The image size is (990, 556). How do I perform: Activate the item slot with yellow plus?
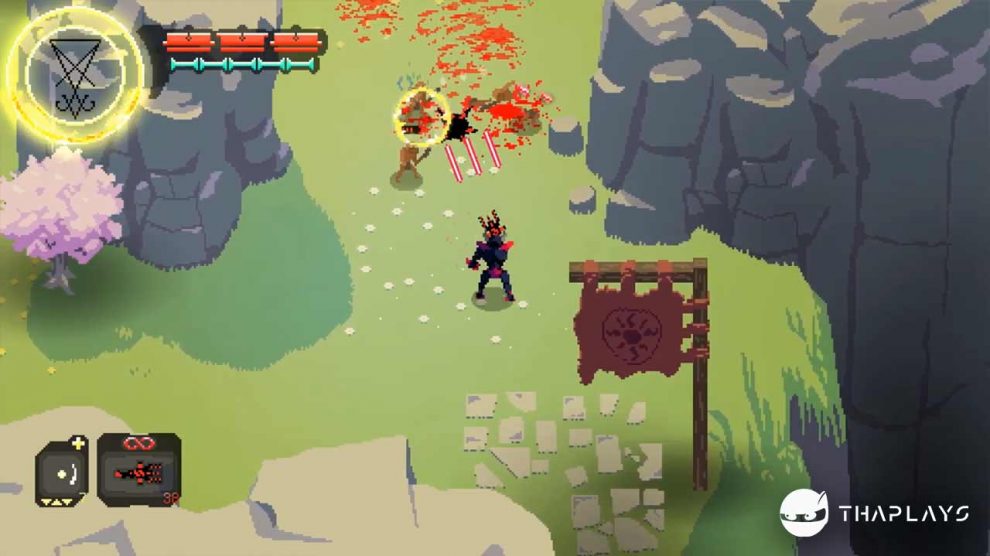62,471
